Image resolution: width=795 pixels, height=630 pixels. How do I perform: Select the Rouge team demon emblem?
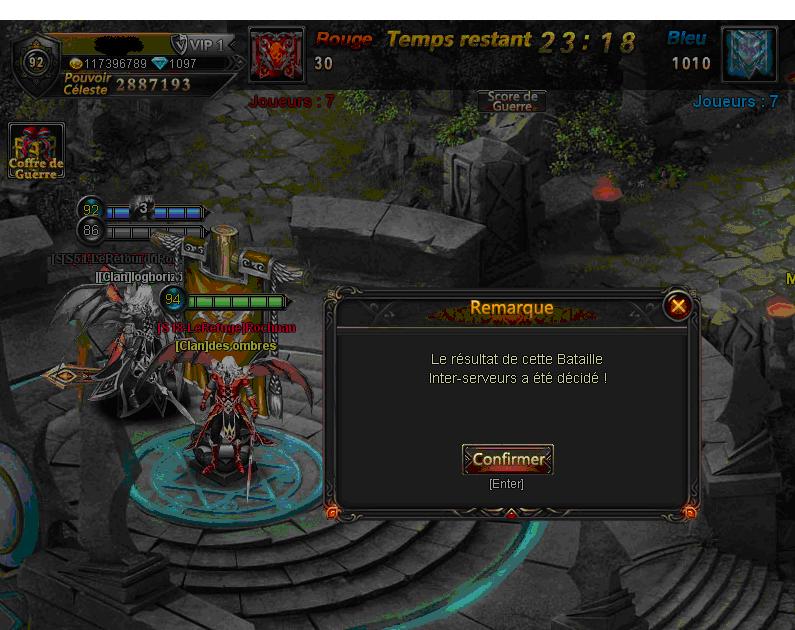click(276, 55)
